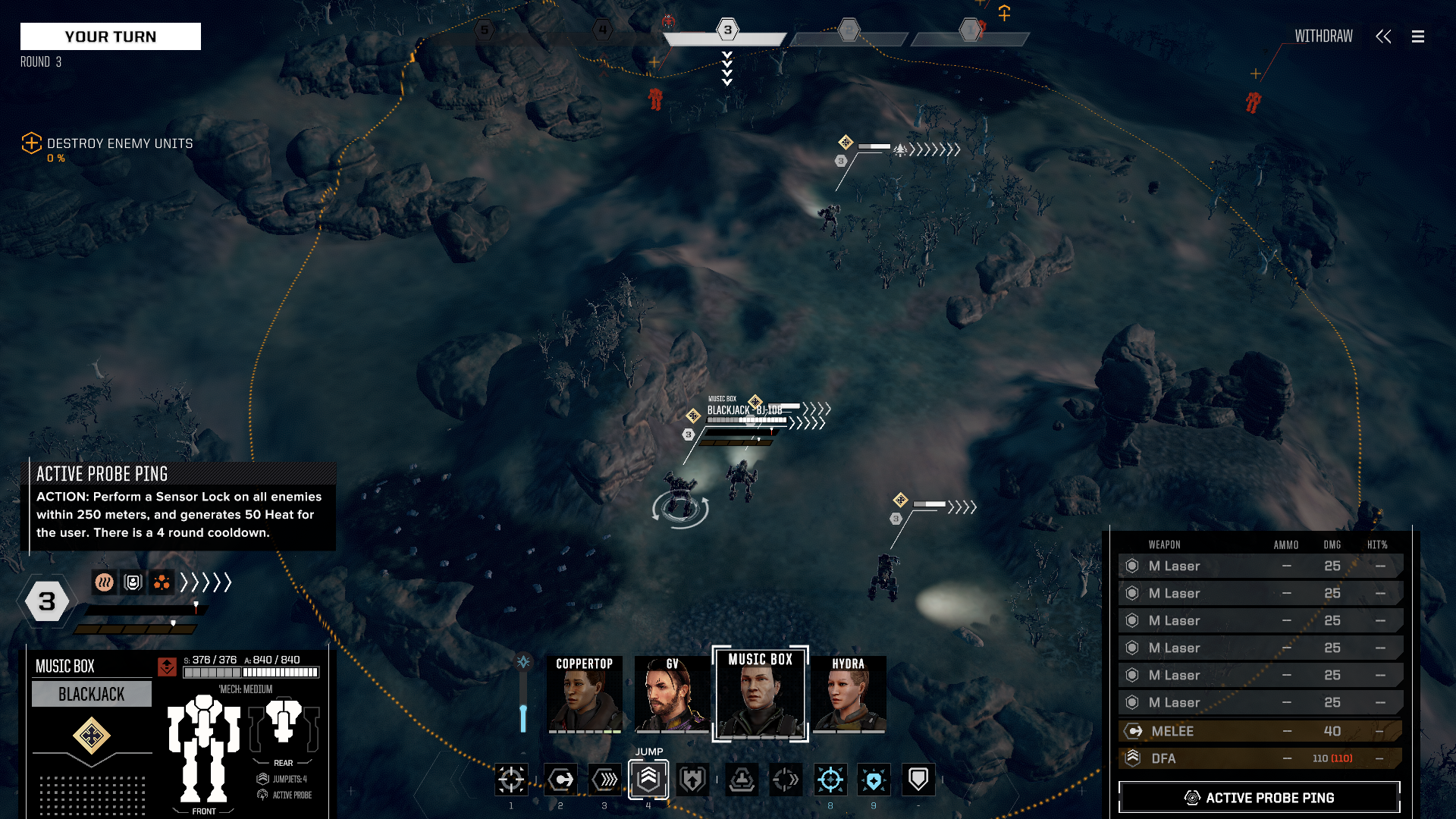Click the Active Probe Ping button
The image size is (1456, 819).
tap(1259, 798)
